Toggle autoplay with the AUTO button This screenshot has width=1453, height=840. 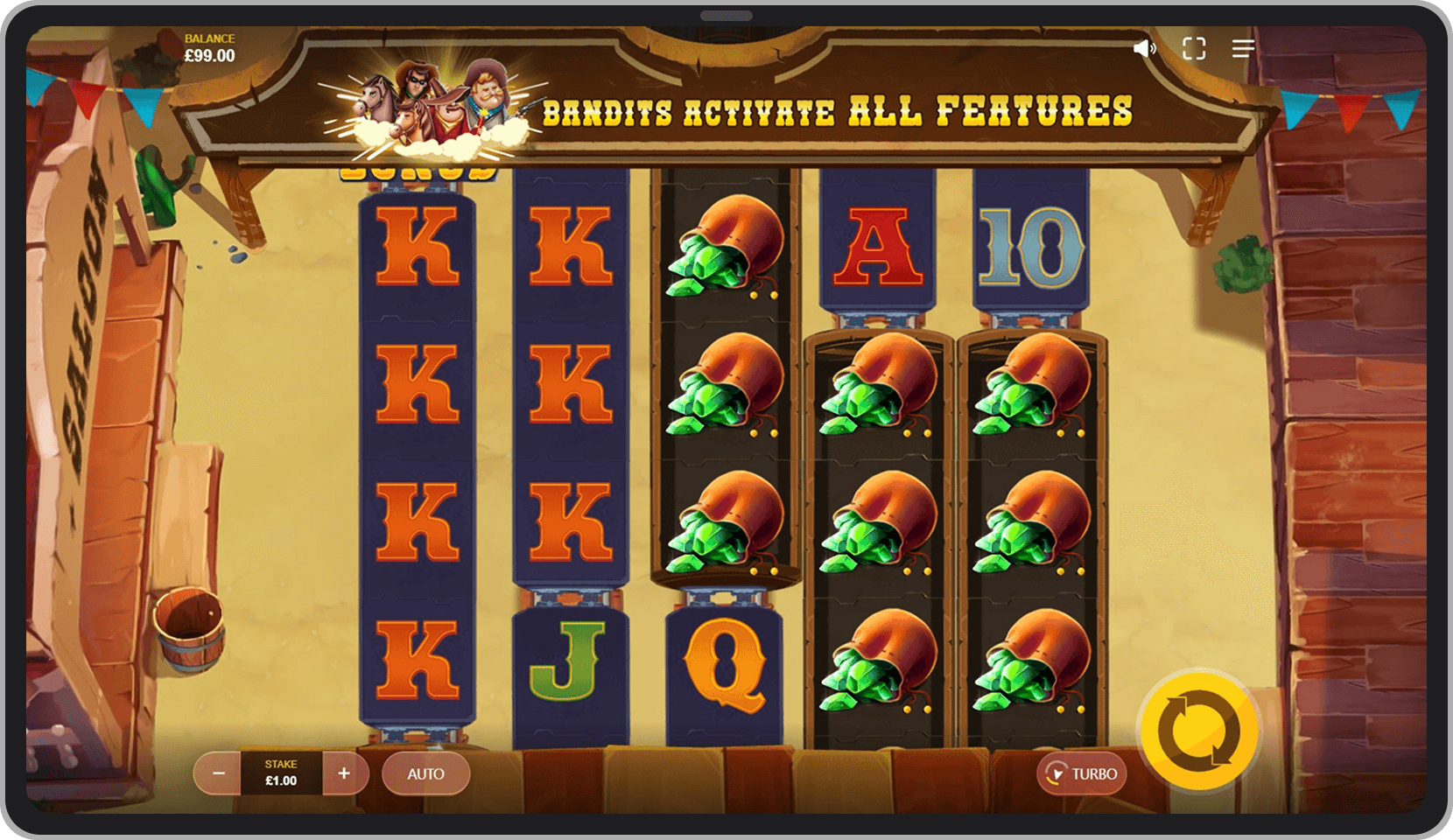tap(426, 773)
